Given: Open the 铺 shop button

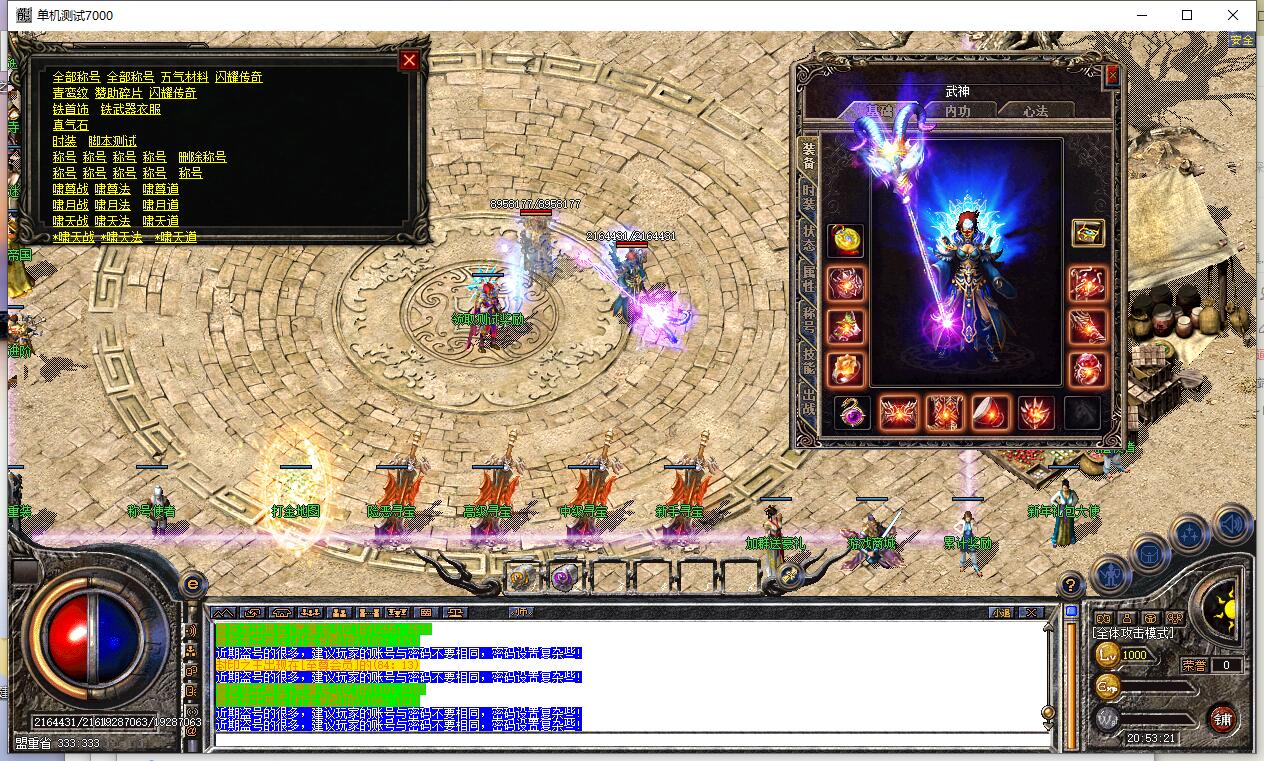Looking at the screenshot, I should (1222, 717).
